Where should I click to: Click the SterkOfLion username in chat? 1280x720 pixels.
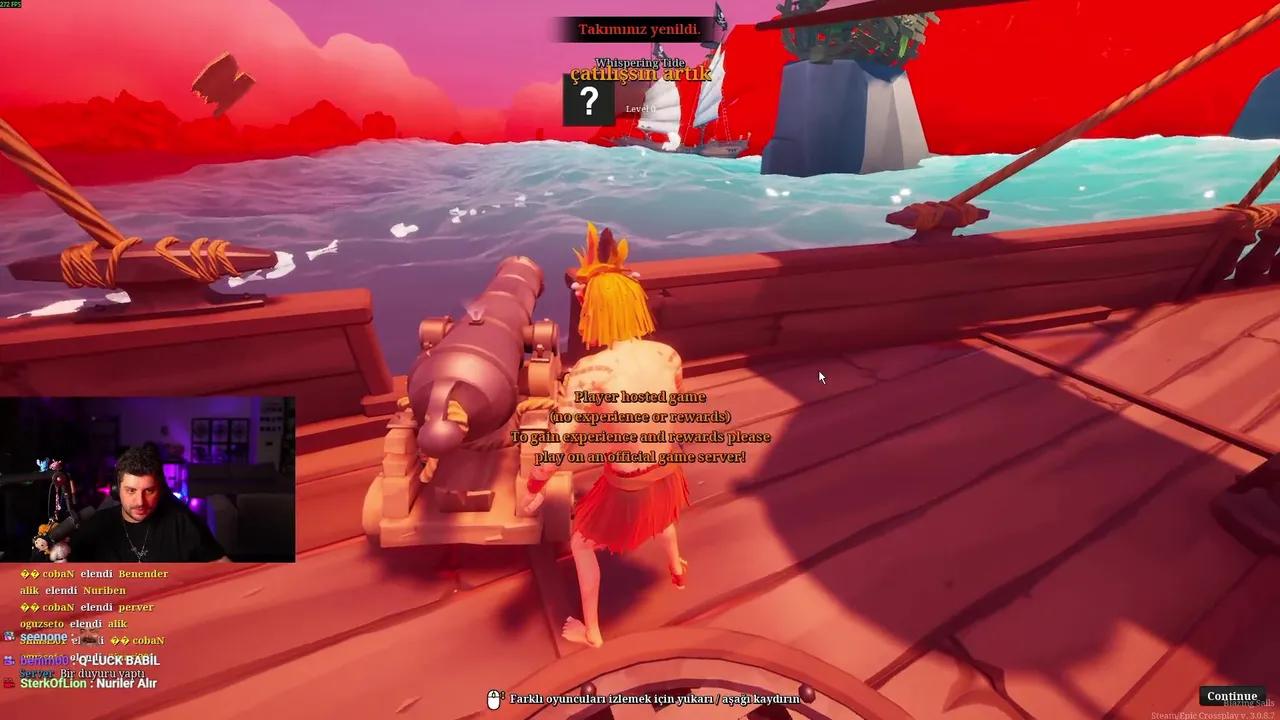[54, 682]
